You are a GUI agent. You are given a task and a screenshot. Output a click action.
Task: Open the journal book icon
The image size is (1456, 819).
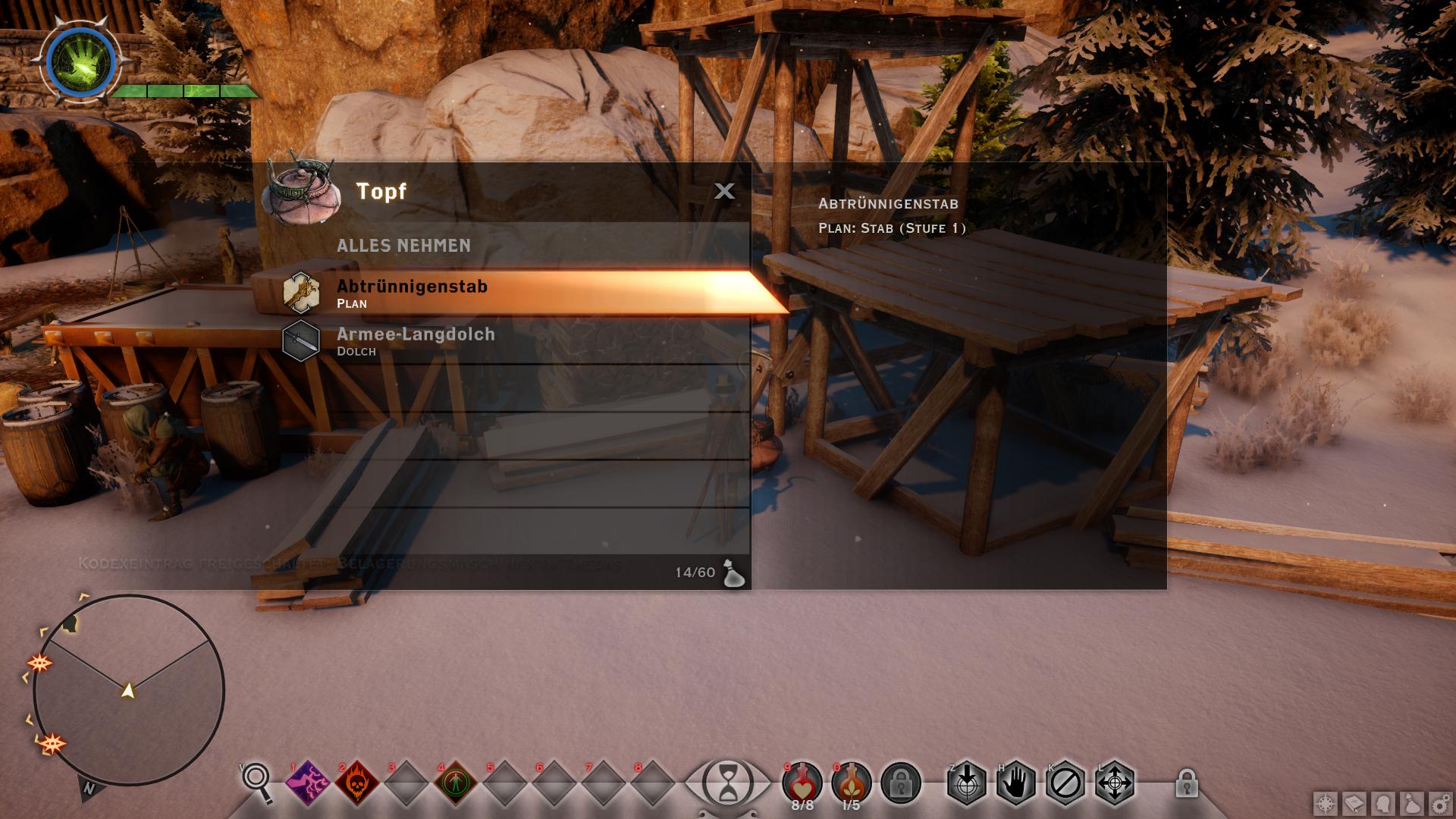(x=1354, y=804)
